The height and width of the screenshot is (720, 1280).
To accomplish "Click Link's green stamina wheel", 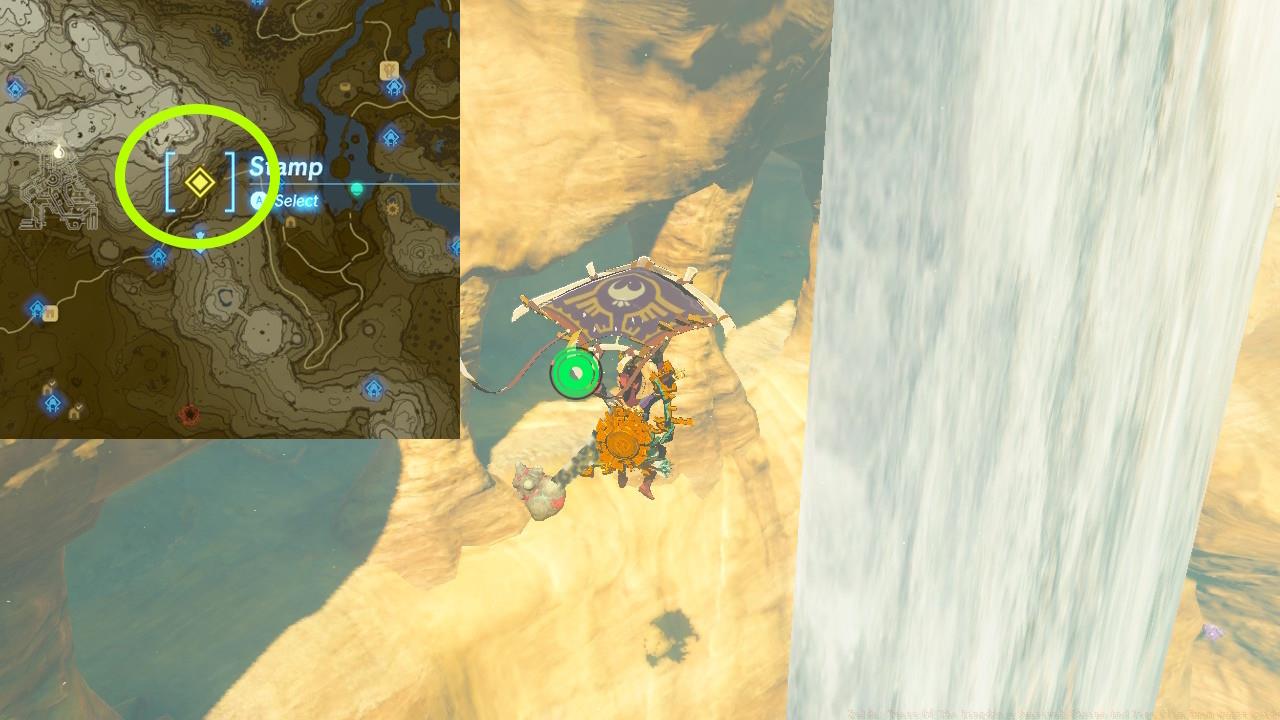I will [x=575, y=372].
